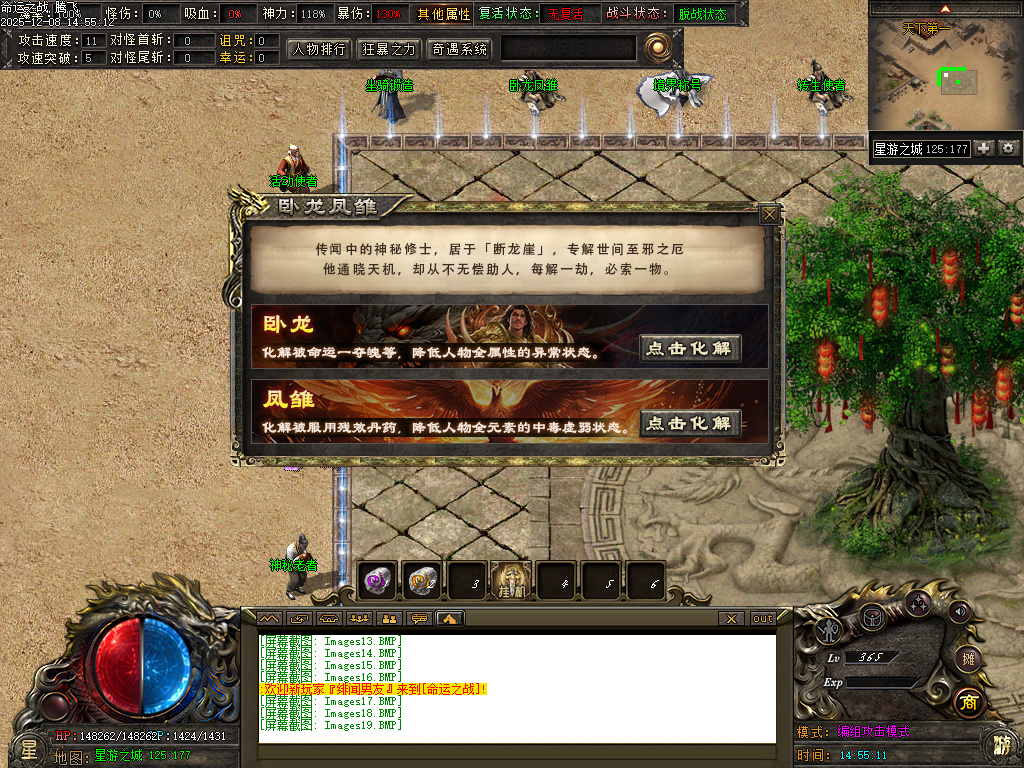Click 点击化解 for the 卧龙 option
The image size is (1024, 768).
click(x=690, y=348)
